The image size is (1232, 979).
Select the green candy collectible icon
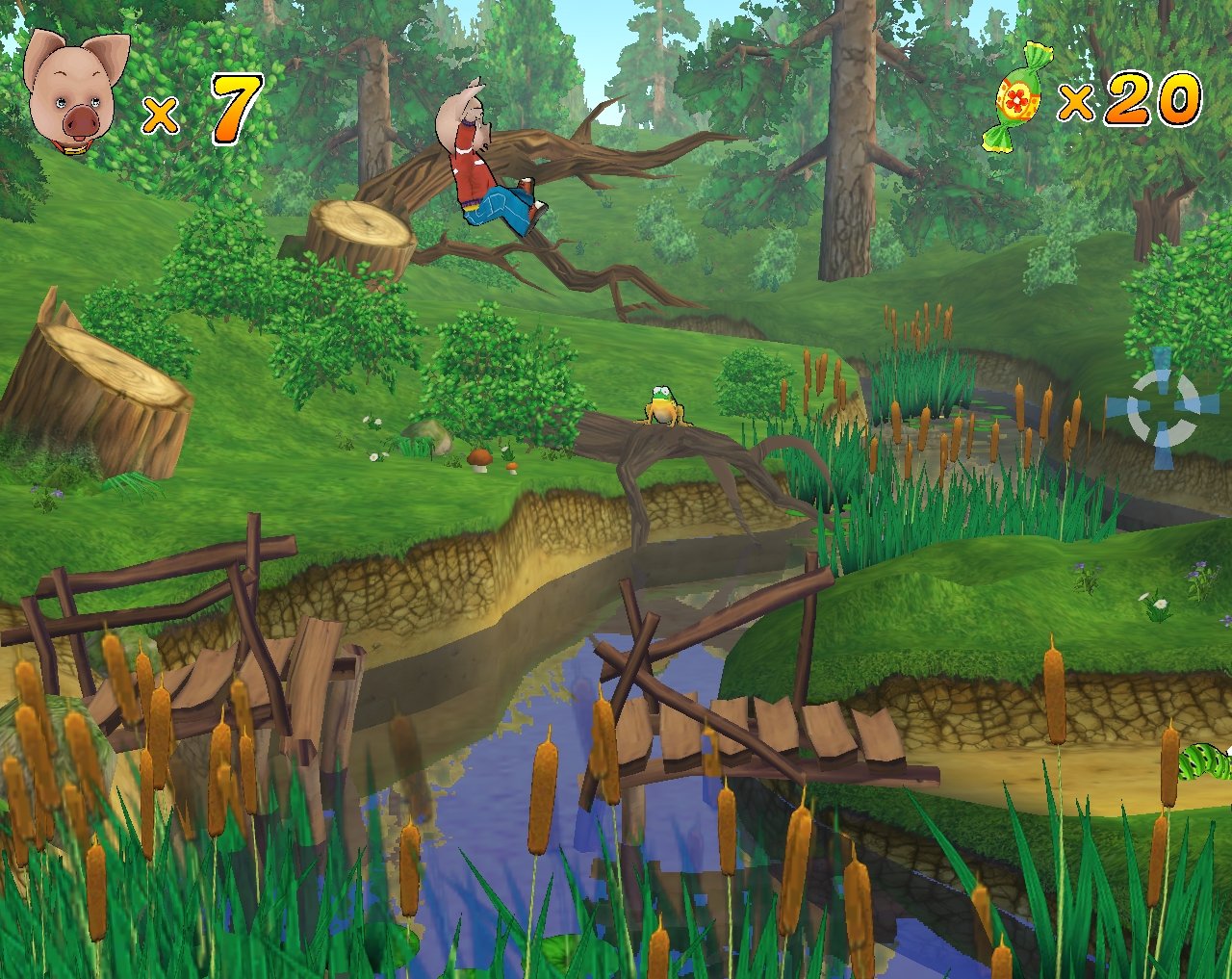(1018, 96)
